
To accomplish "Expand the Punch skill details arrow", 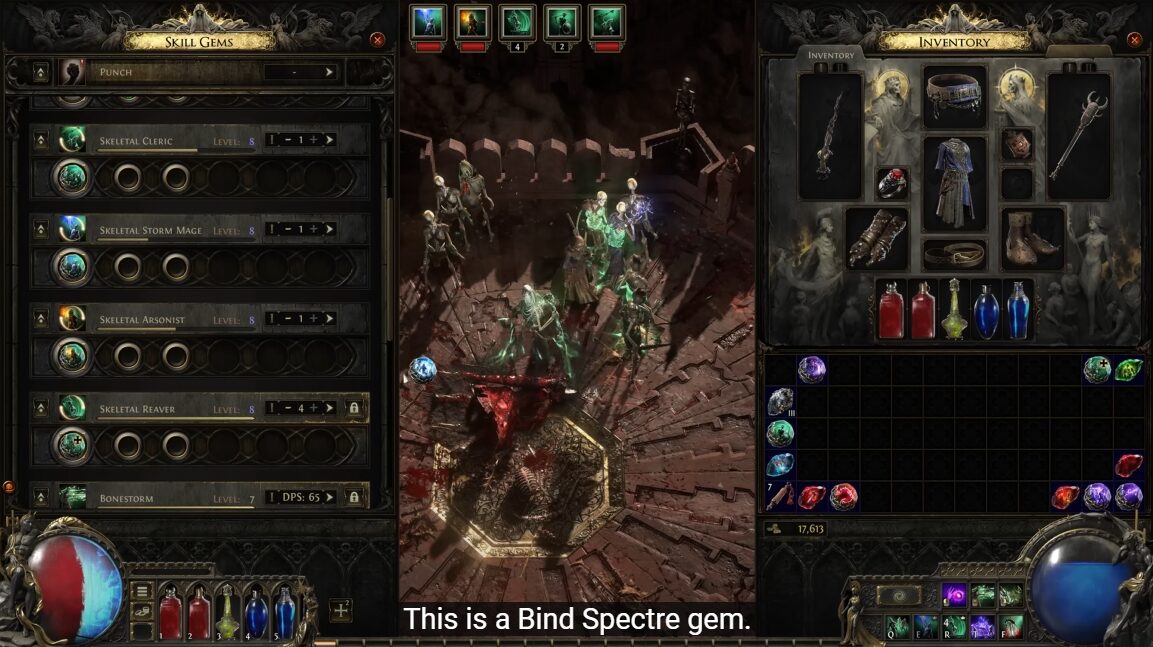I will tap(329, 72).
